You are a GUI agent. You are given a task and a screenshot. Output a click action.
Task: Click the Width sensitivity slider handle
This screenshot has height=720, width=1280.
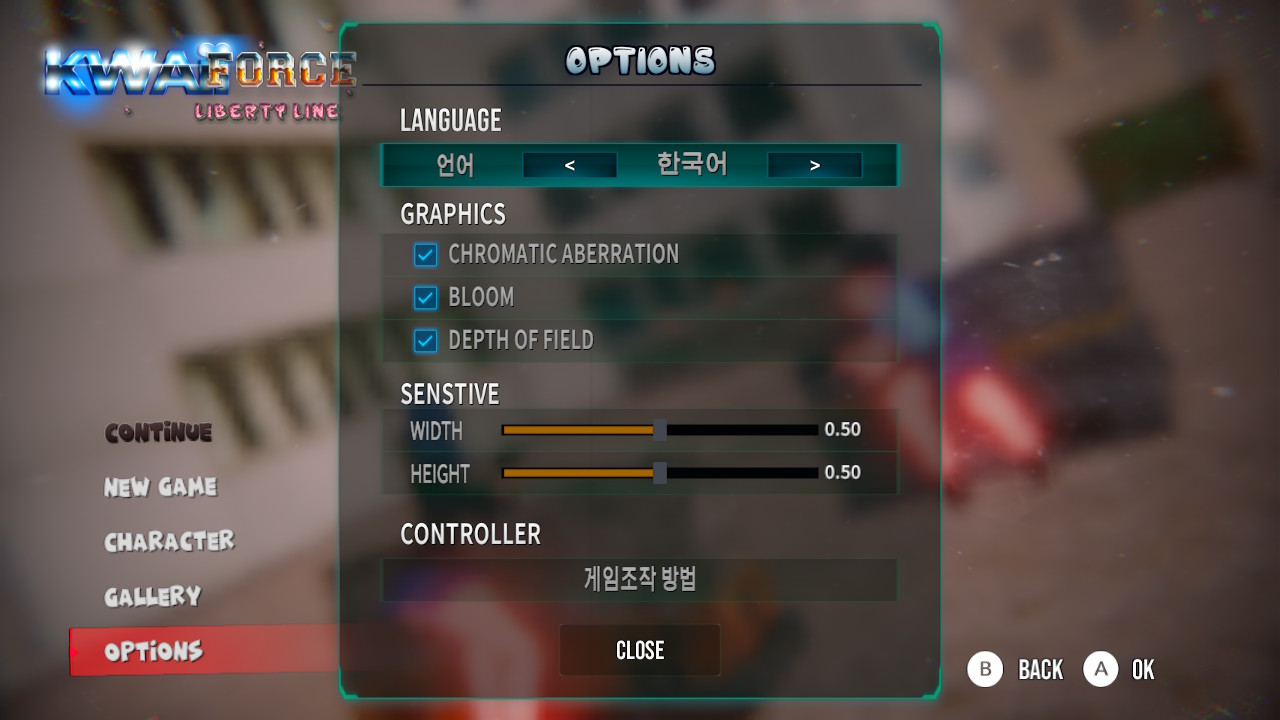[x=660, y=430]
